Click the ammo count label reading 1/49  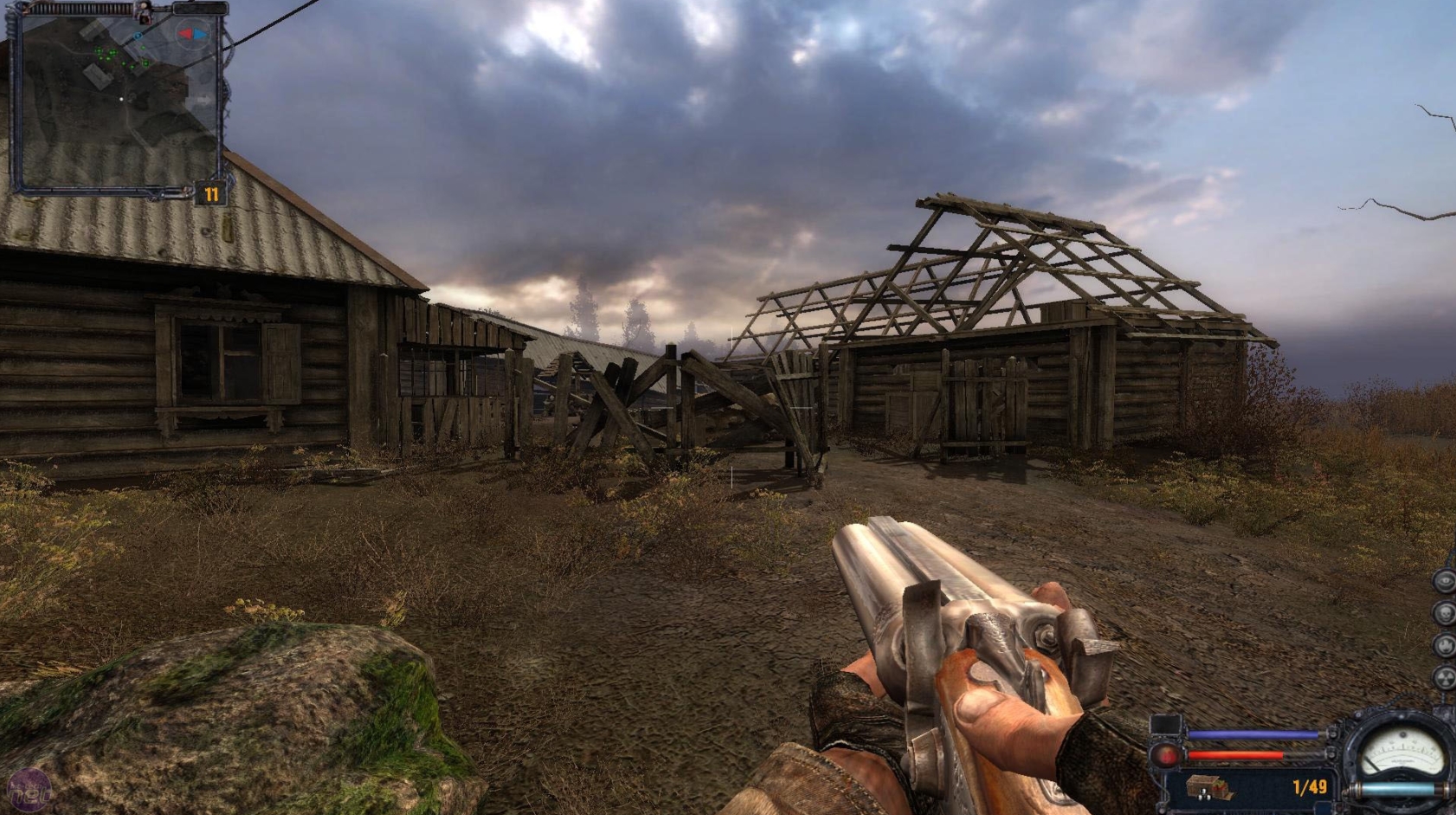coord(1309,786)
